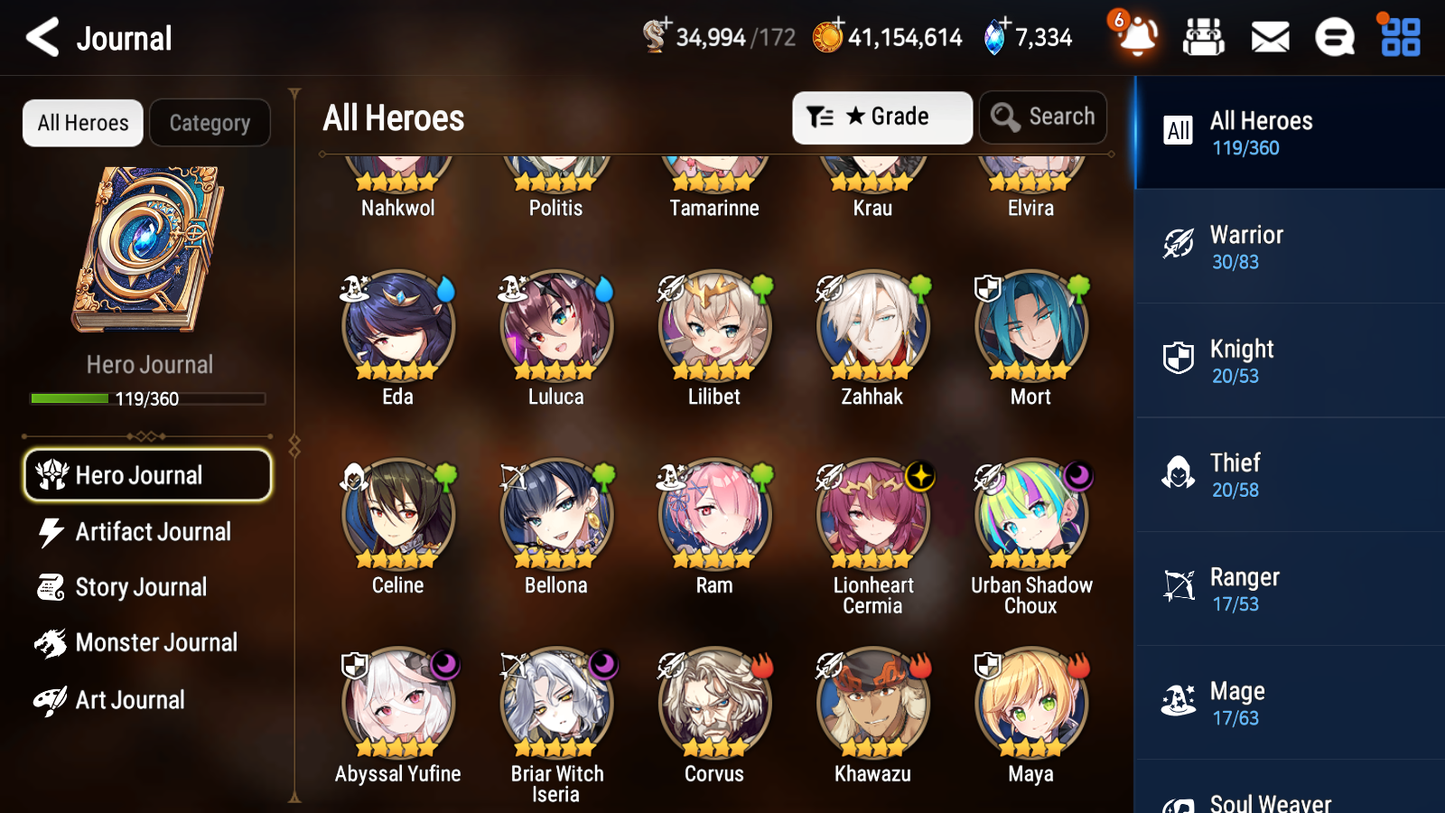The image size is (1445, 813).
Task: Open notifications via the bell icon
Action: click(1135, 37)
